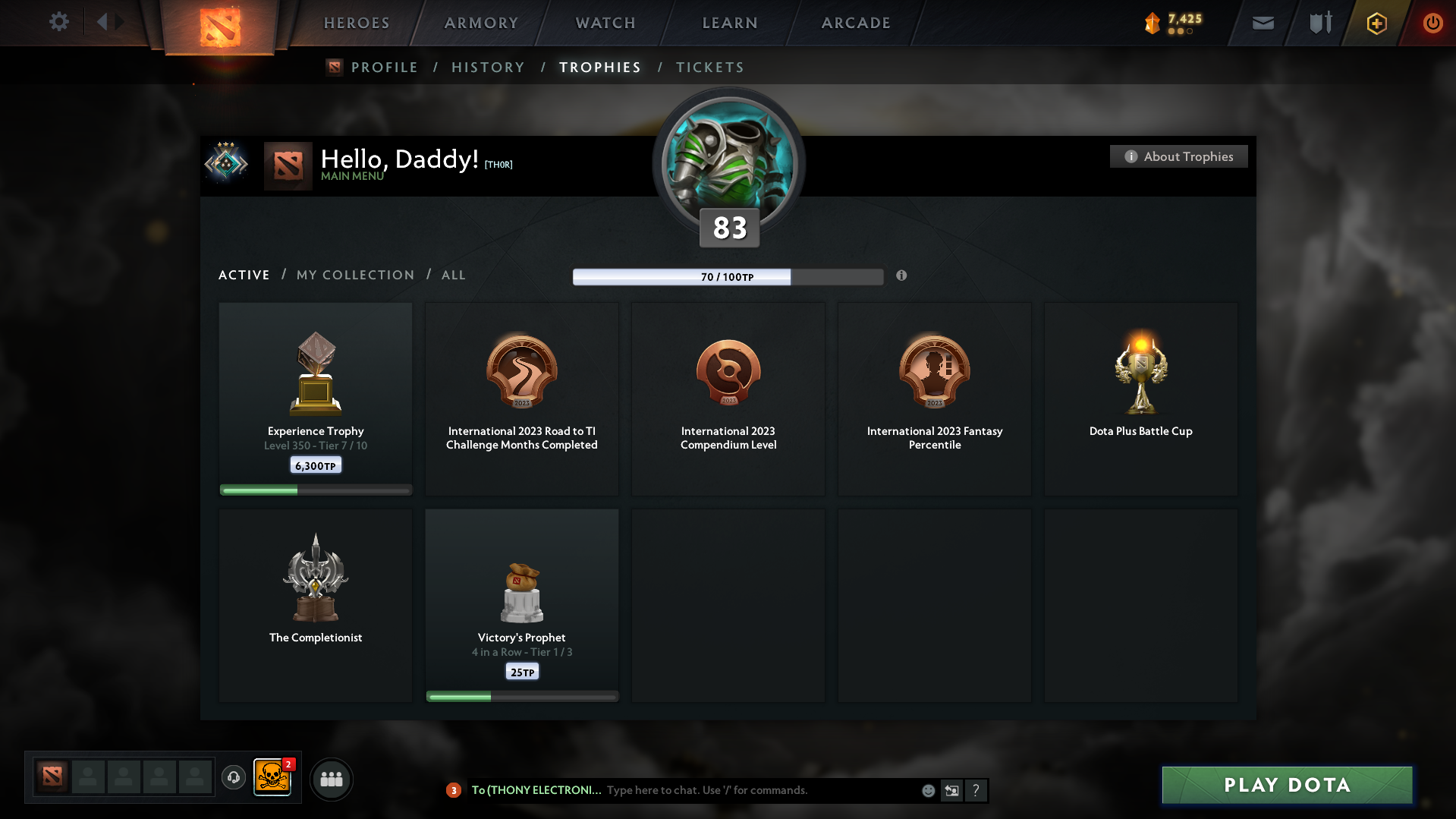Open the friends list people icon
1456x819 pixels.
click(x=331, y=779)
